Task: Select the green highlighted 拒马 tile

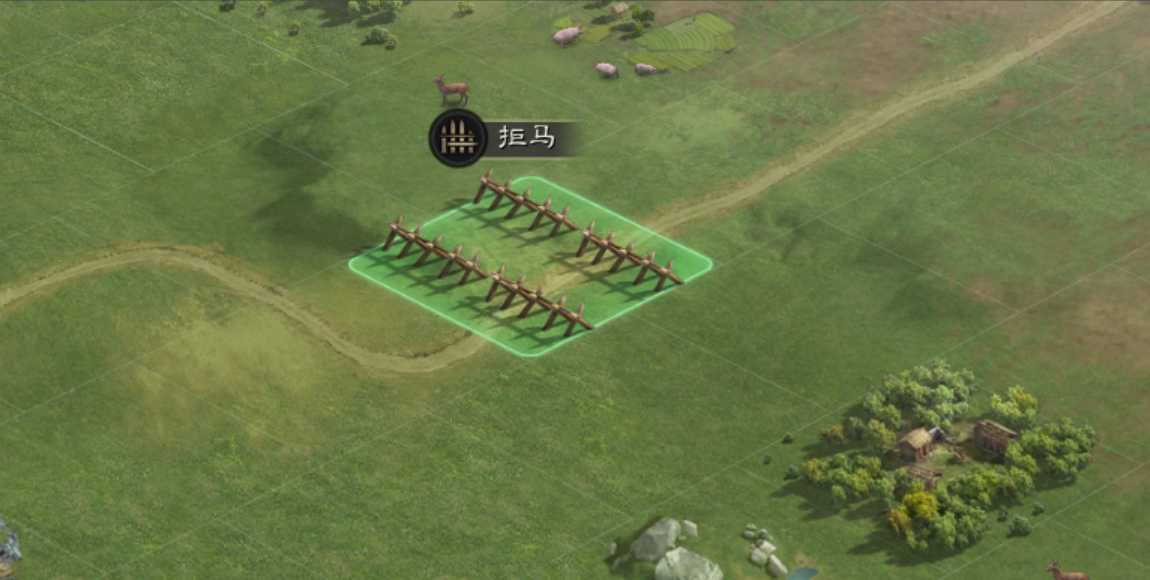Action: pyautogui.click(x=531, y=265)
